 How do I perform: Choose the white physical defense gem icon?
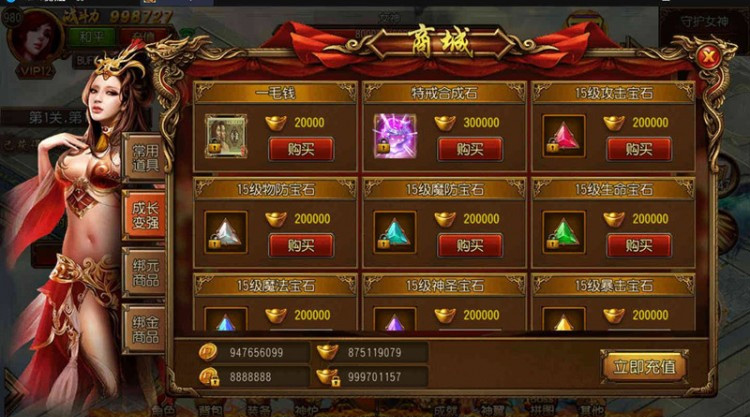[x=226, y=230]
